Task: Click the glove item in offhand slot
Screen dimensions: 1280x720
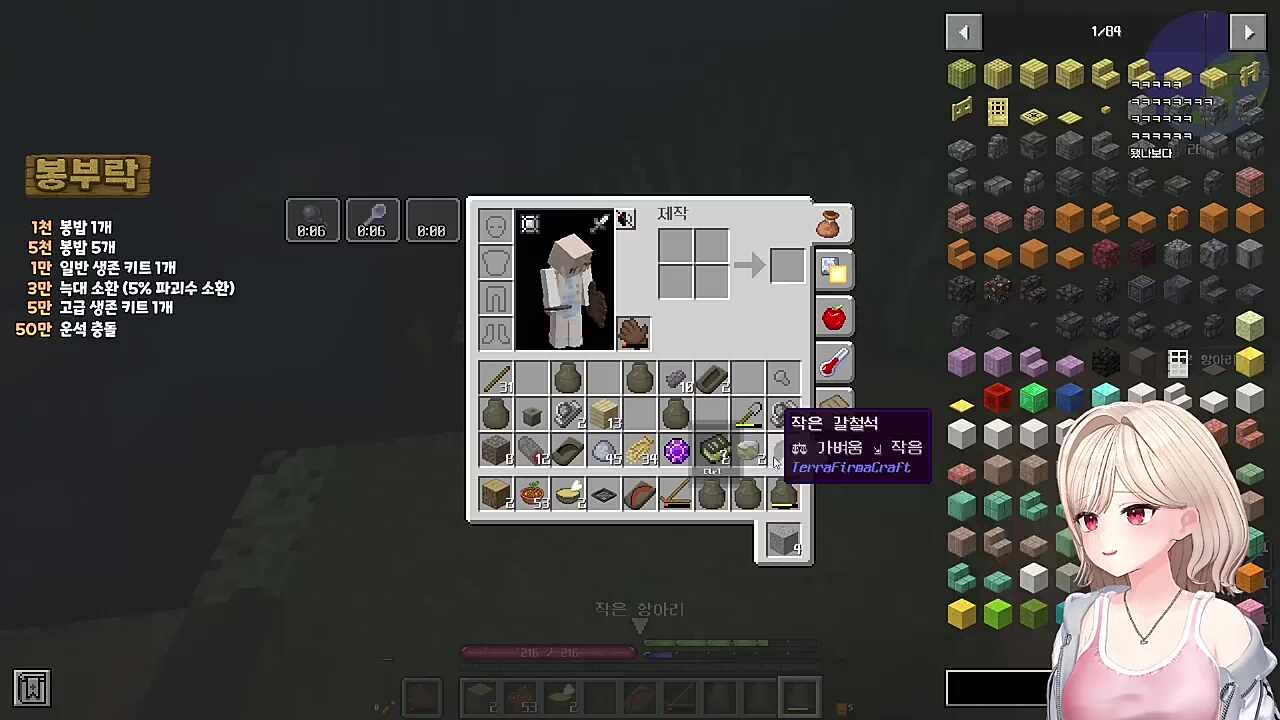Action: click(633, 333)
